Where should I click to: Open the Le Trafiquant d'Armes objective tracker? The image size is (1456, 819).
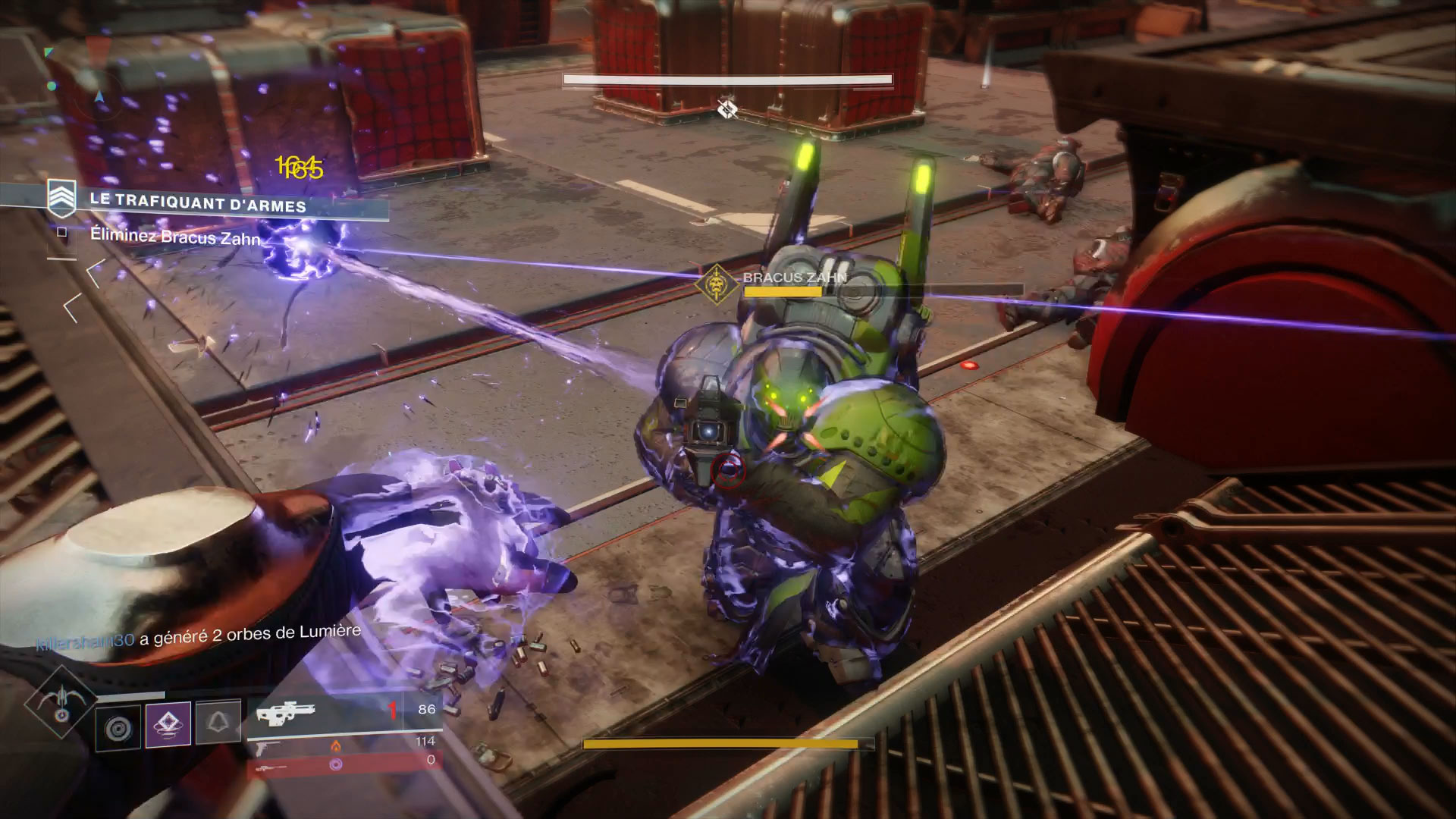click(196, 202)
